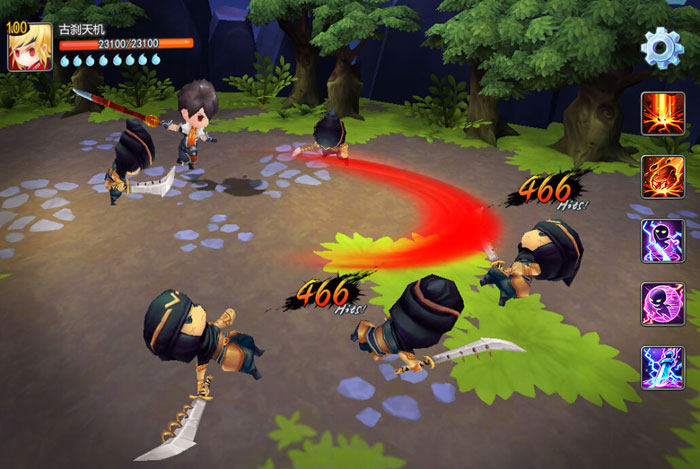Use the flaming fist skill
This screenshot has width=700, height=469.
tap(662, 177)
